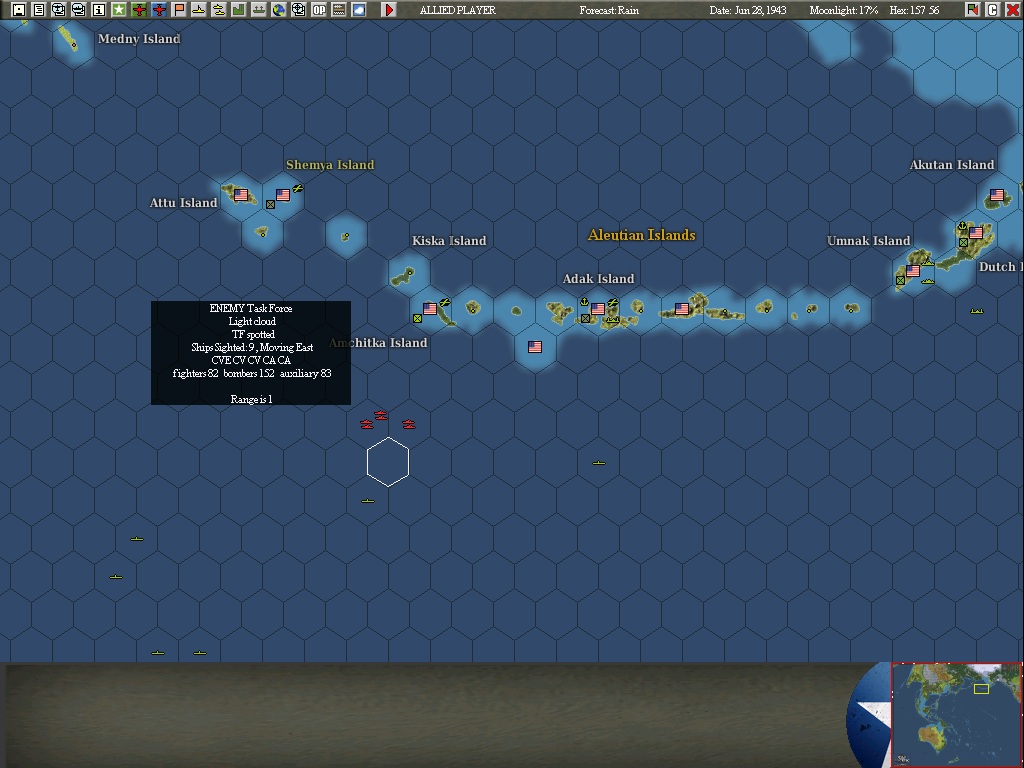Screen dimensions: 1024x768
Task: Click the ships toolbar icon
Action: click(259, 10)
